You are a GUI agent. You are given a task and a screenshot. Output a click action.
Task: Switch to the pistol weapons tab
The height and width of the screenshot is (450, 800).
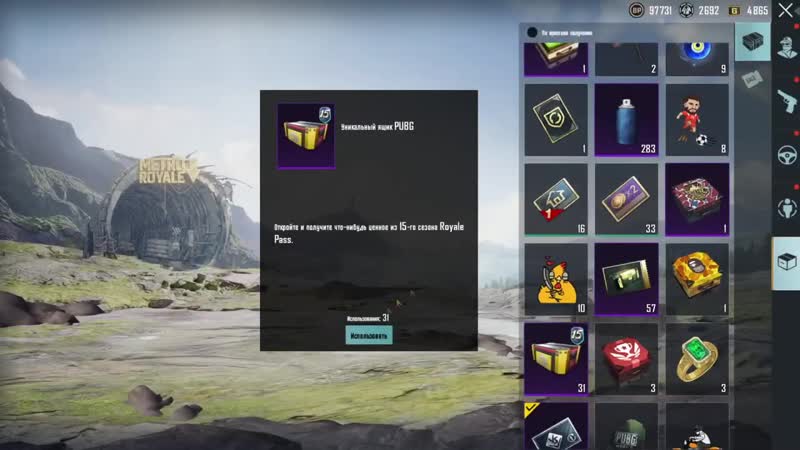(x=786, y=100)
